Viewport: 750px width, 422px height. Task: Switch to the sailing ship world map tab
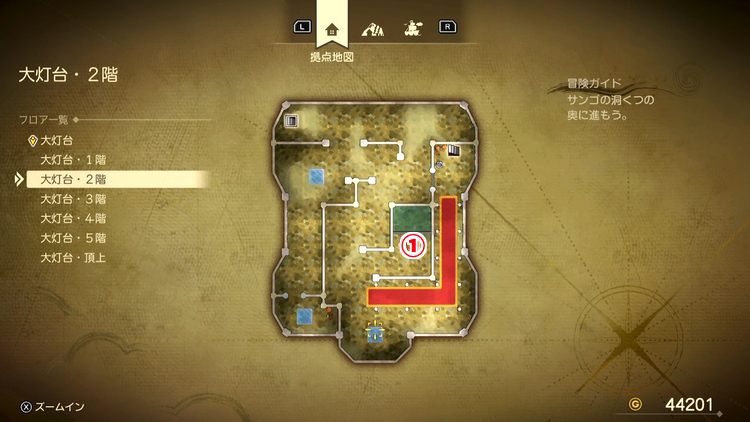coord(410,28)
